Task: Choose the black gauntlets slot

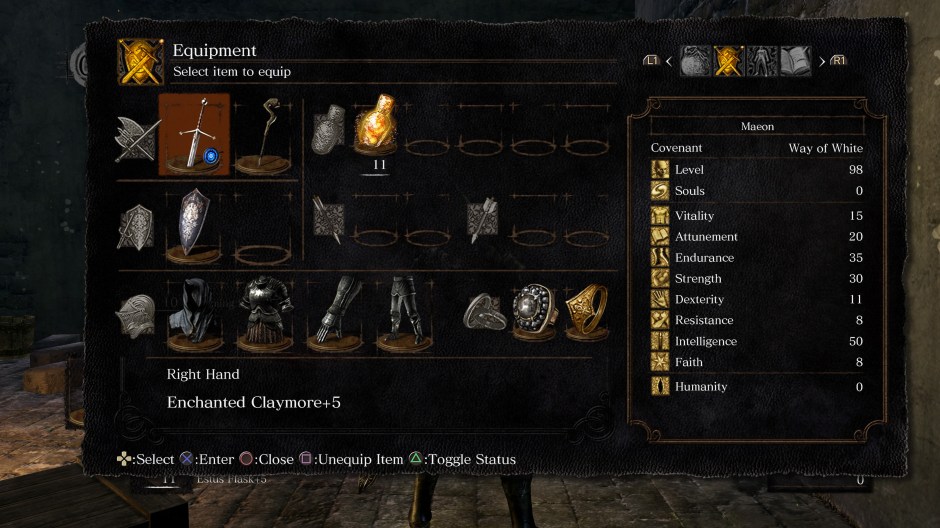Action: point(334,314)
